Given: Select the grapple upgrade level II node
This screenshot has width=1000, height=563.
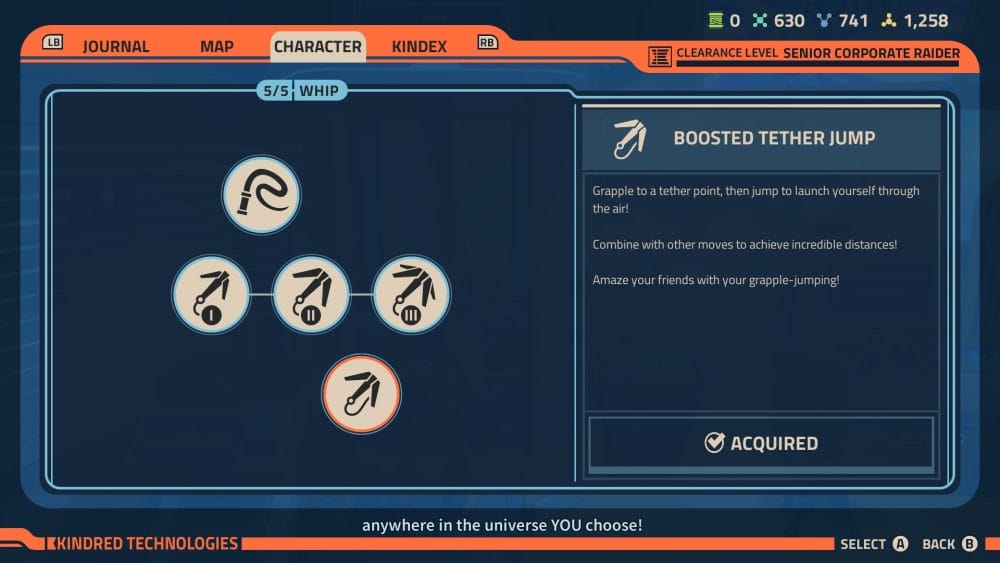Looking at the screenshot, I should tap(311, 294).
